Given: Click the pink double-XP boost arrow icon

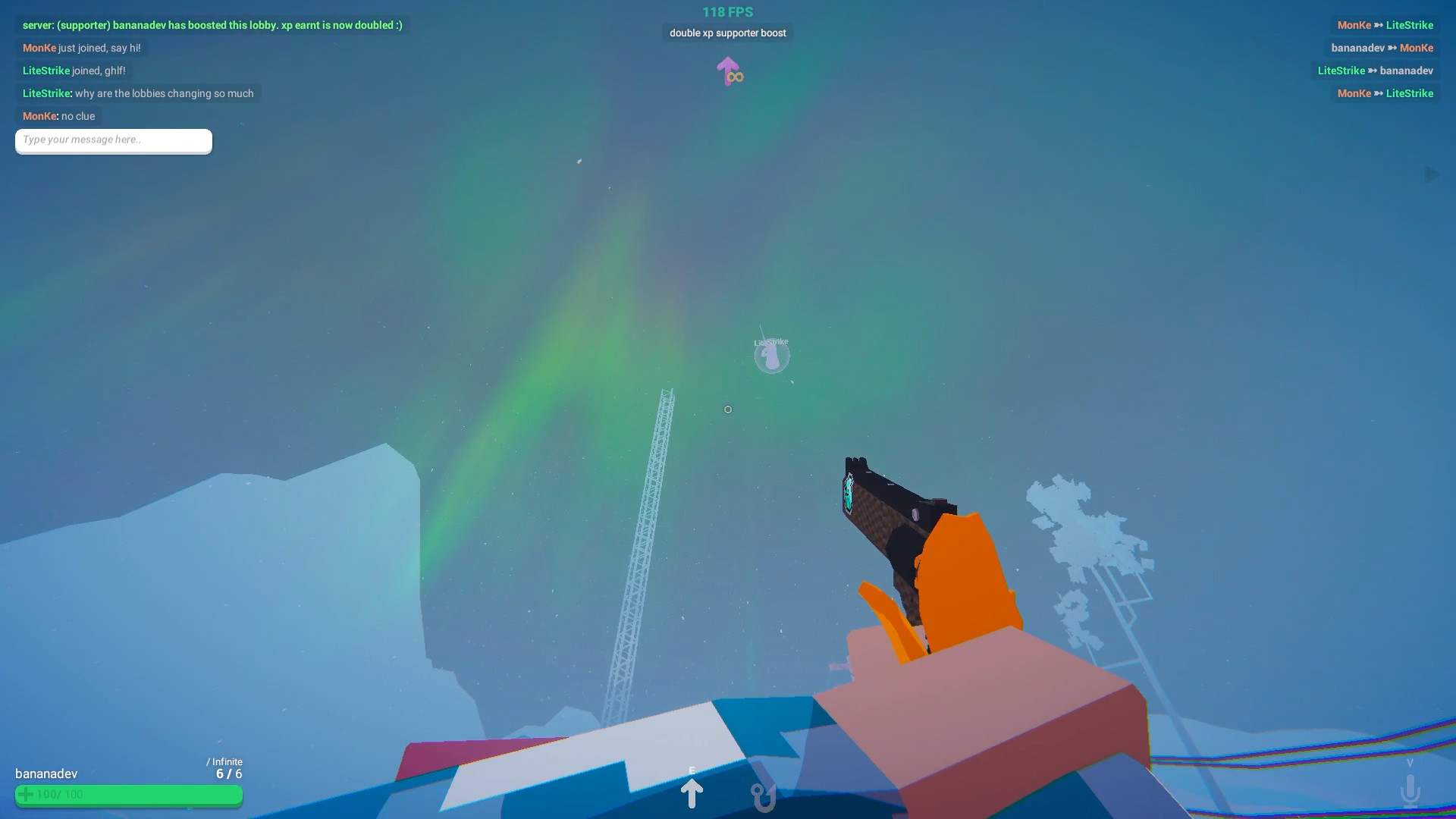Looking at the screenshot, I should 727,72.
